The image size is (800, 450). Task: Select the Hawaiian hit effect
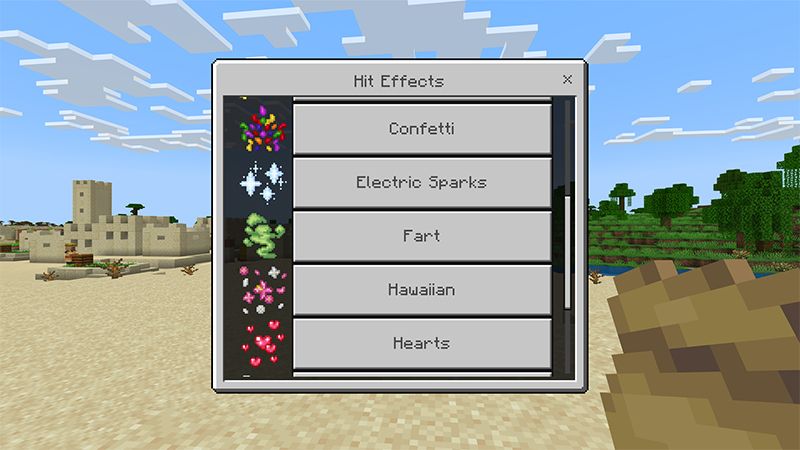pyautogui.click(x=421, y=290)
